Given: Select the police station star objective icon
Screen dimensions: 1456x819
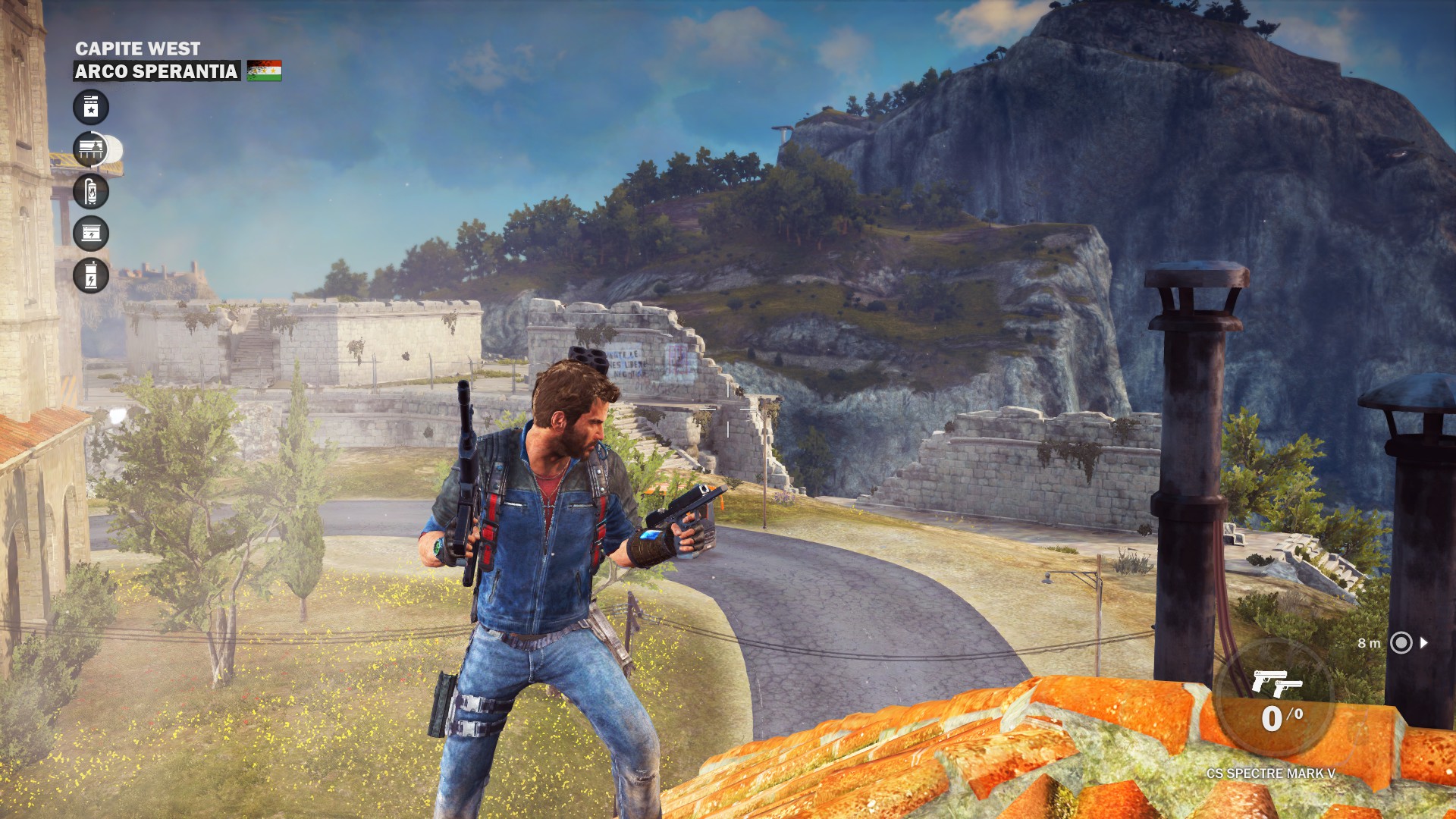Looking at the screenshot, I should click(x=91, y=108).
